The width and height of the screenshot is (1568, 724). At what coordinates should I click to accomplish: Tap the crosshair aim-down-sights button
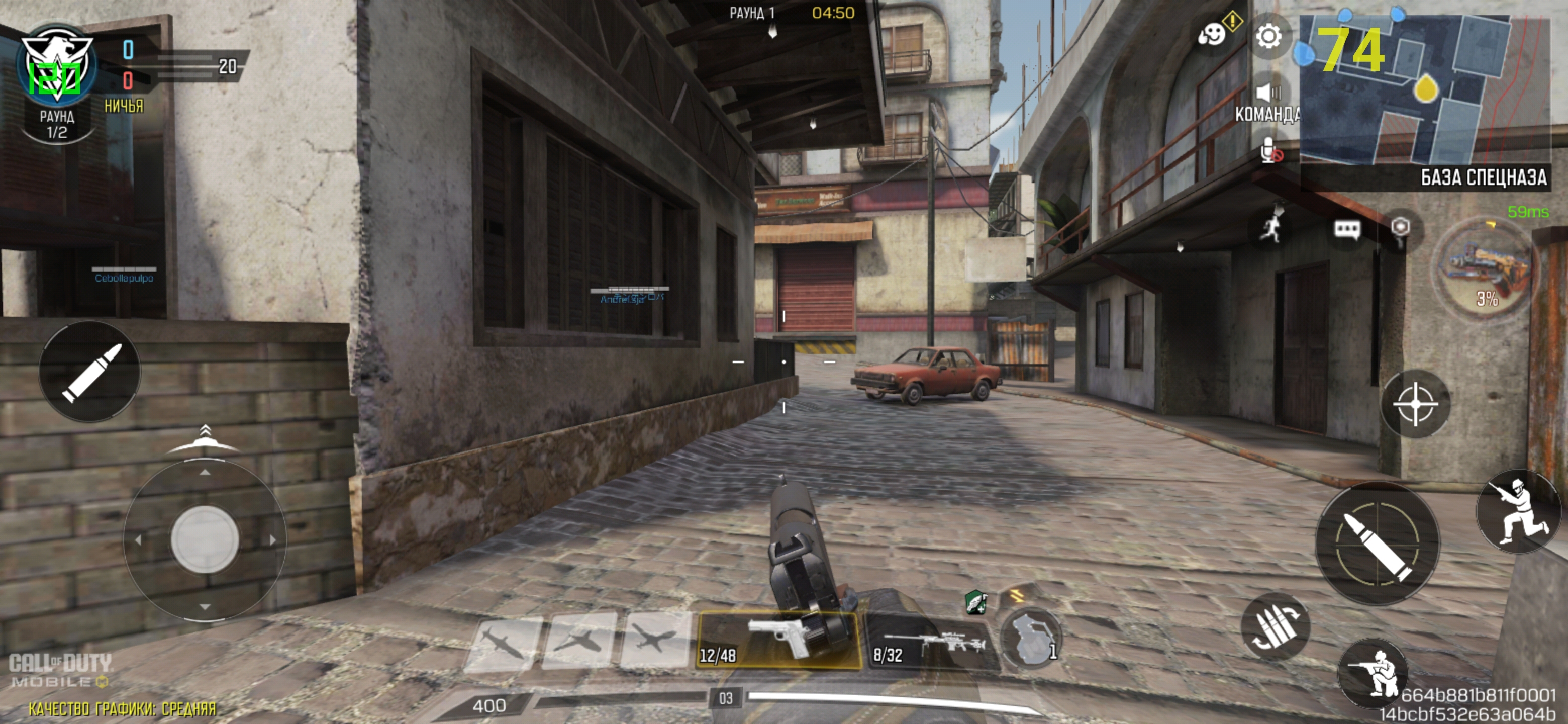coord(1415,404)
